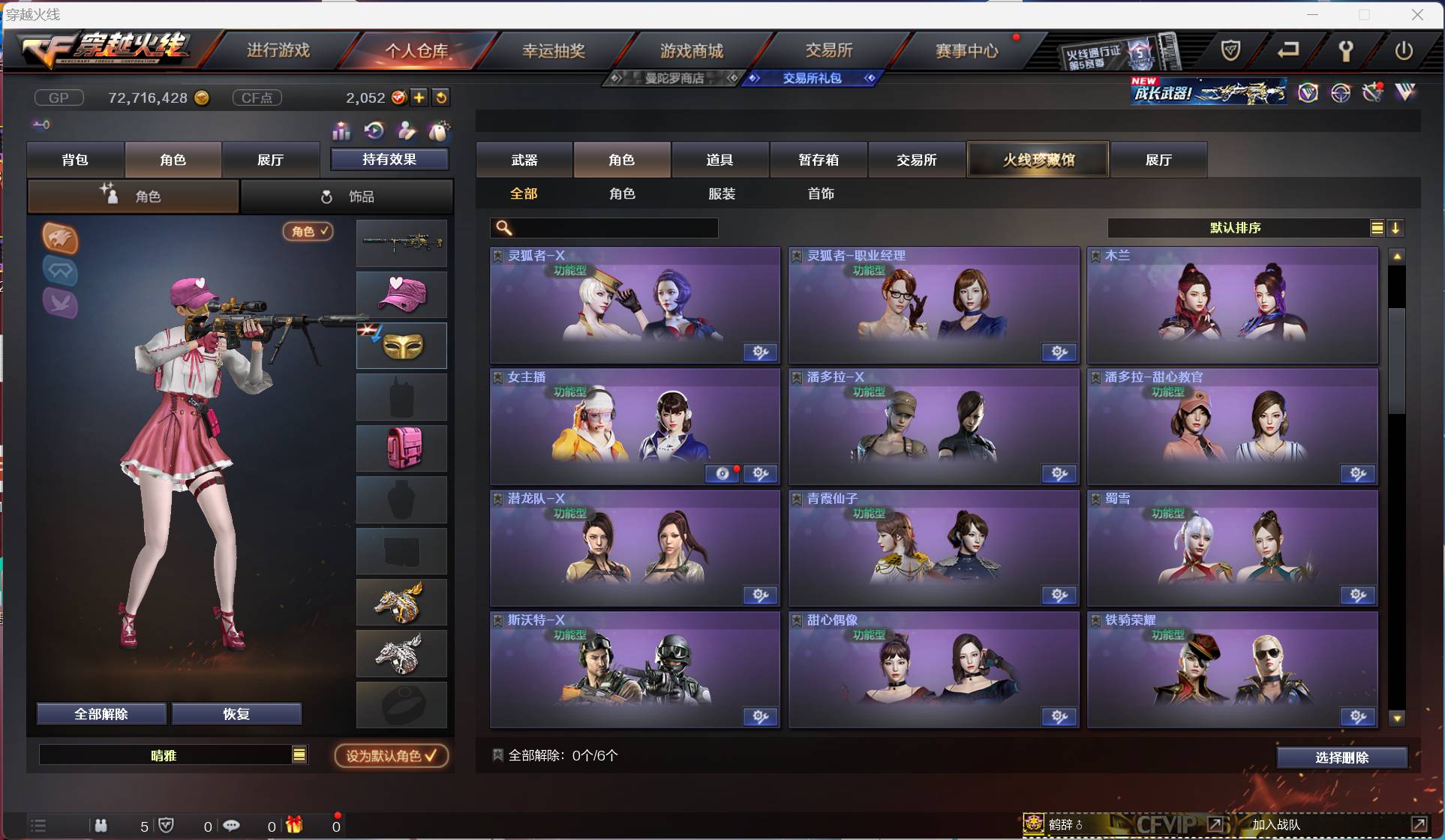Click the 全部解除 button under the character preview
This screenshot has height=840, width=1445.
click(101, 713)
